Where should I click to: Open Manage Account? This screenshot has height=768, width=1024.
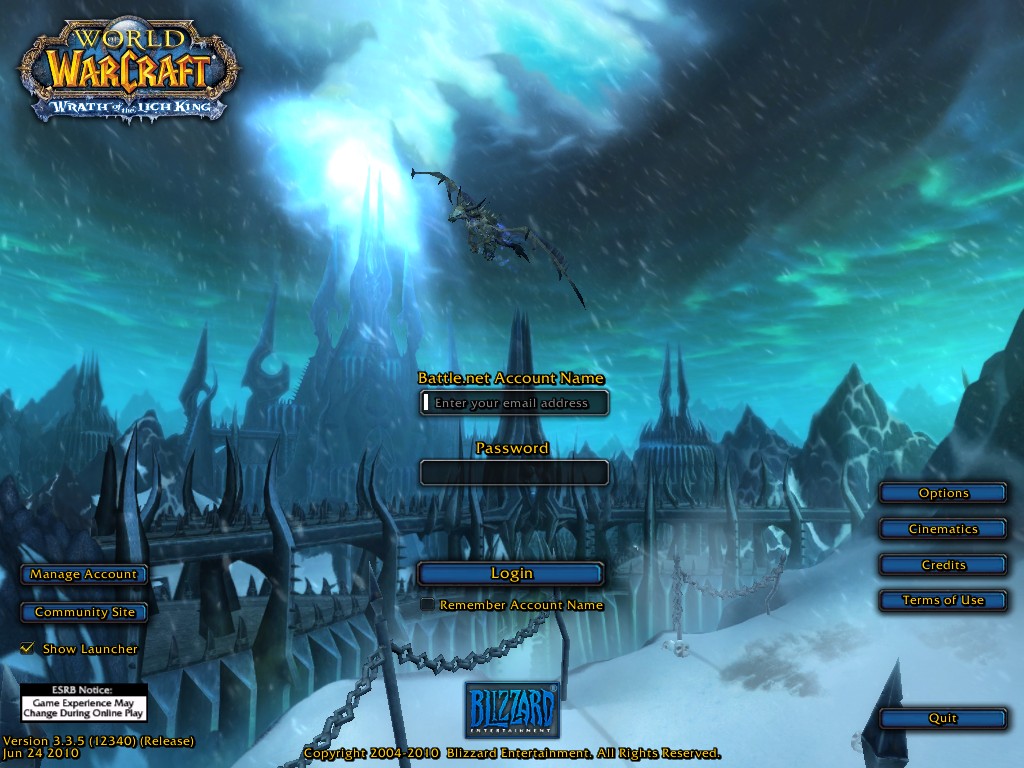pos(84,574)
